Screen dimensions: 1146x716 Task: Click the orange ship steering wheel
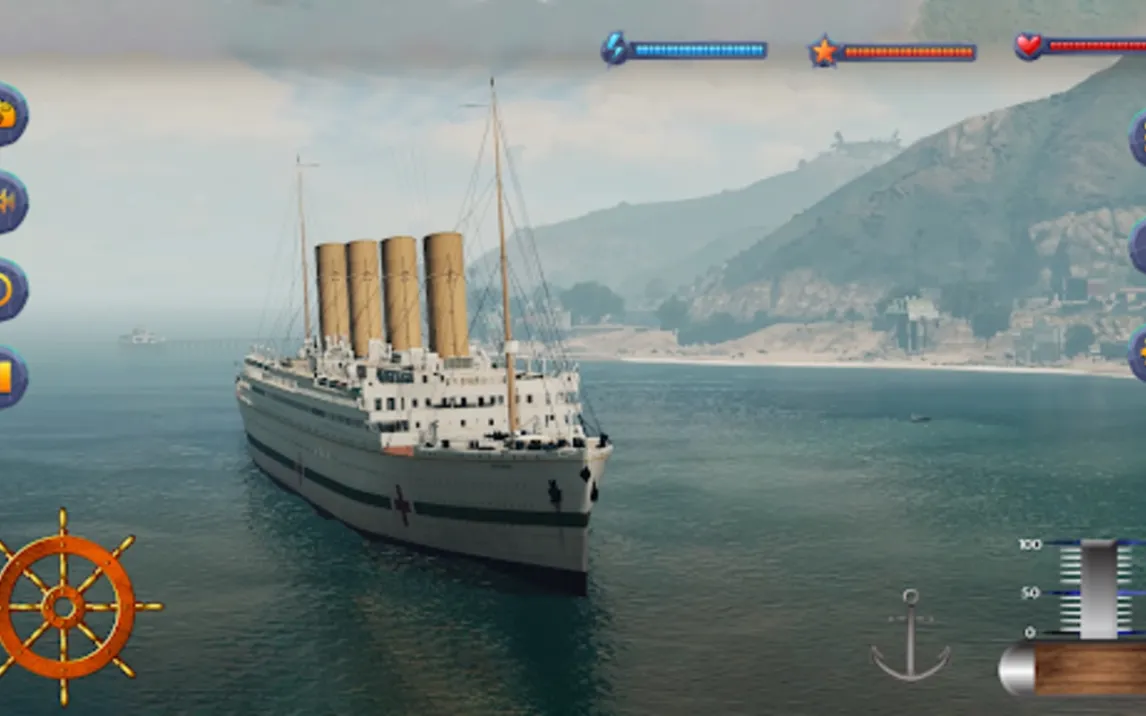(65, 606)
